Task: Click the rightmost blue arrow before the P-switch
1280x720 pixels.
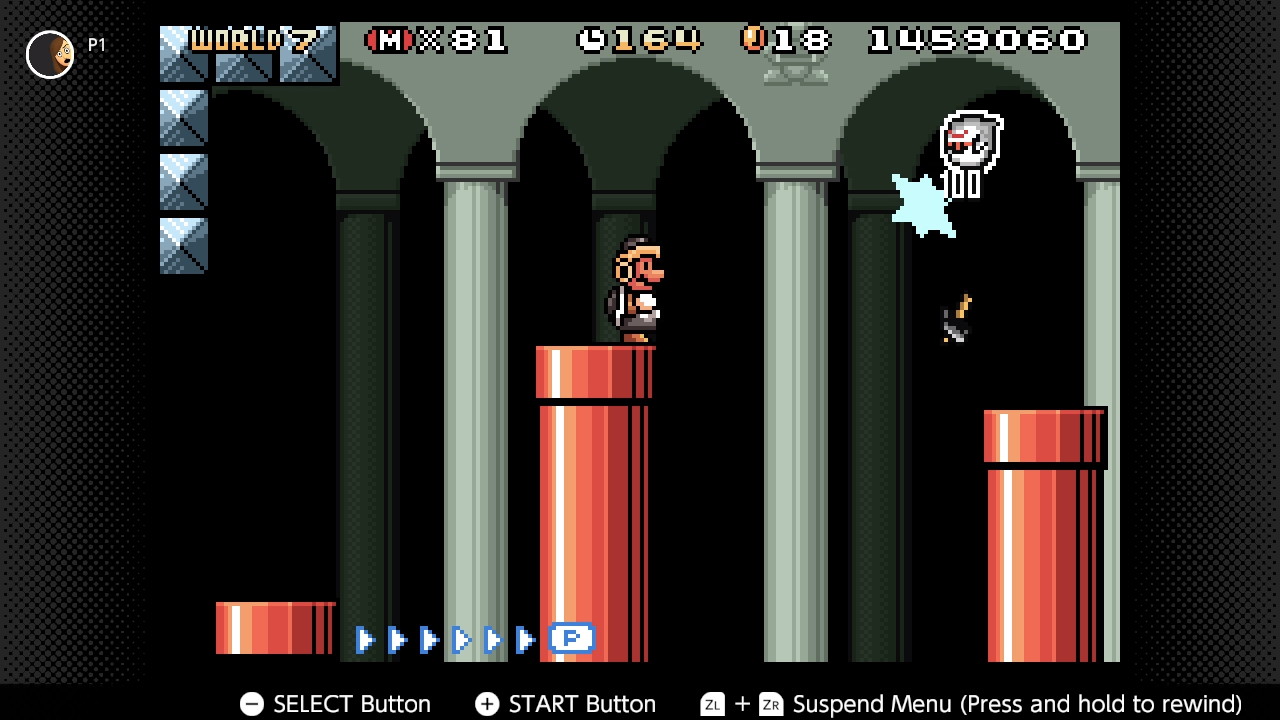Action: (x=525, y=639)
